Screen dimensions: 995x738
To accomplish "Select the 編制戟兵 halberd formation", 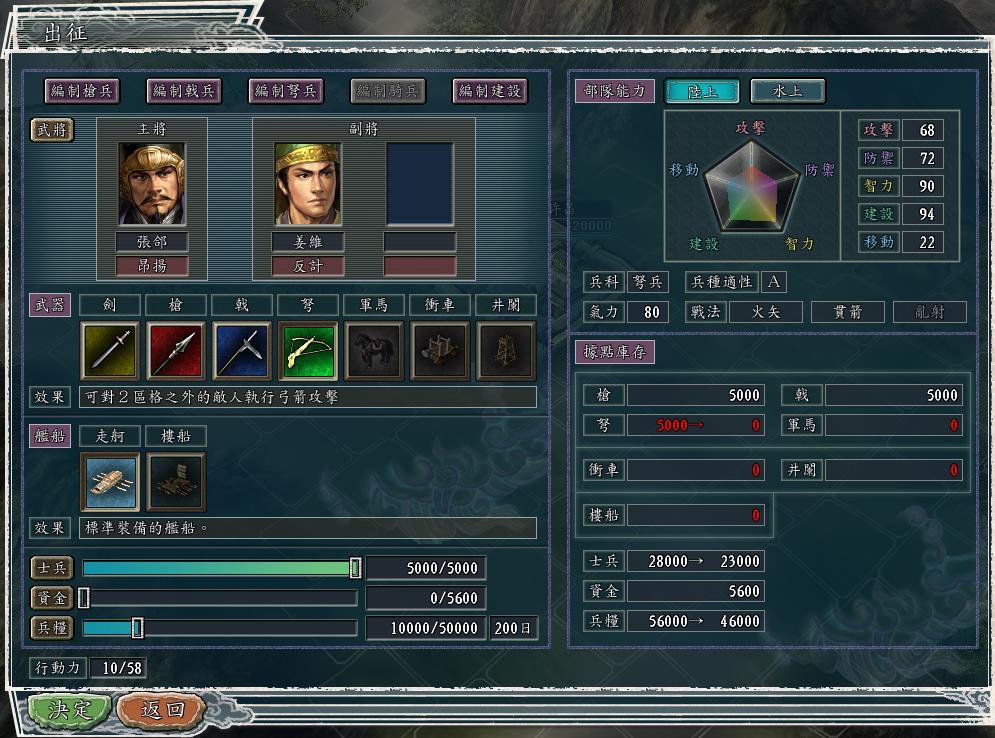I will pos(184,91).
